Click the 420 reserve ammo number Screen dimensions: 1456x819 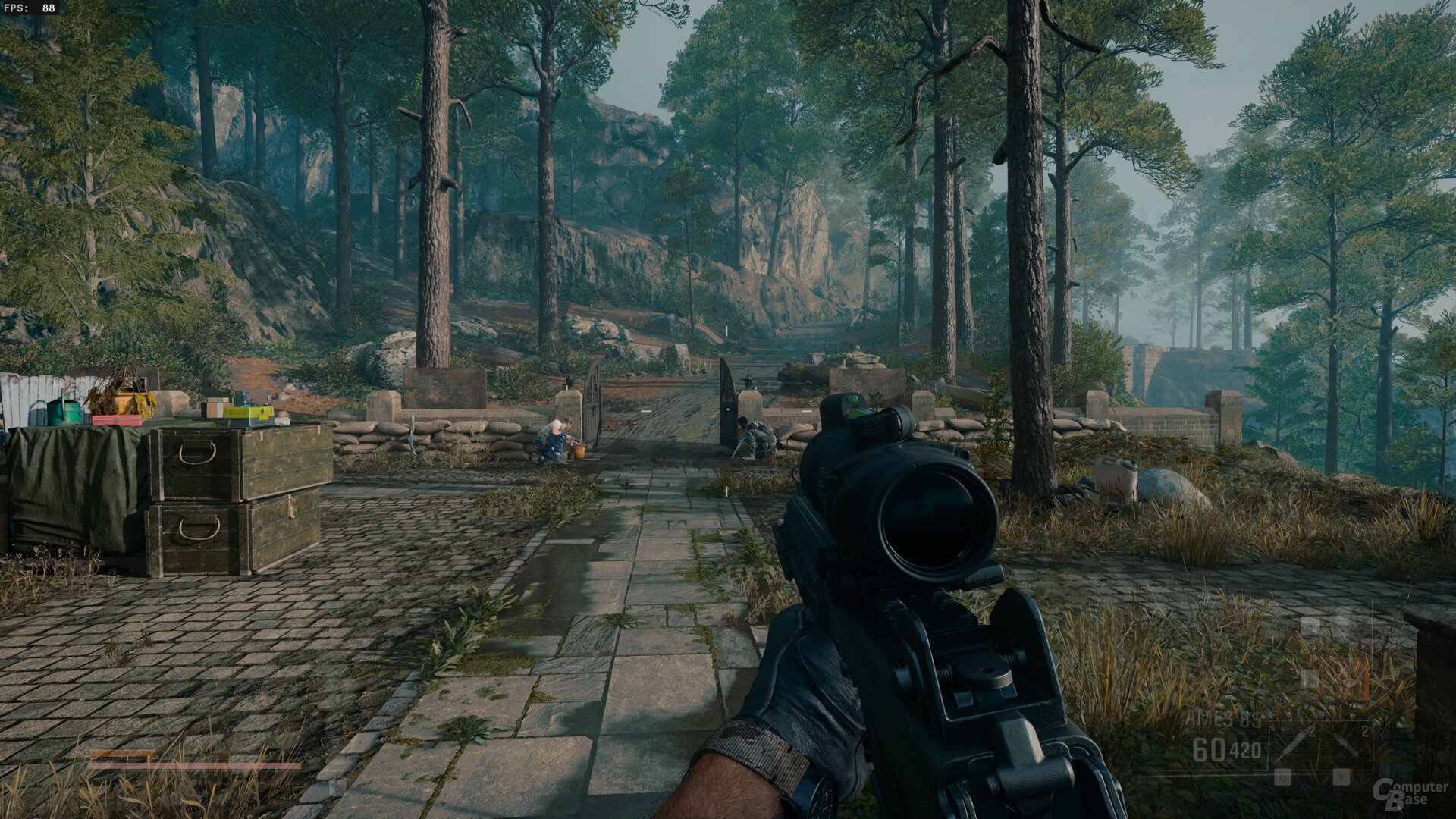1244,749
